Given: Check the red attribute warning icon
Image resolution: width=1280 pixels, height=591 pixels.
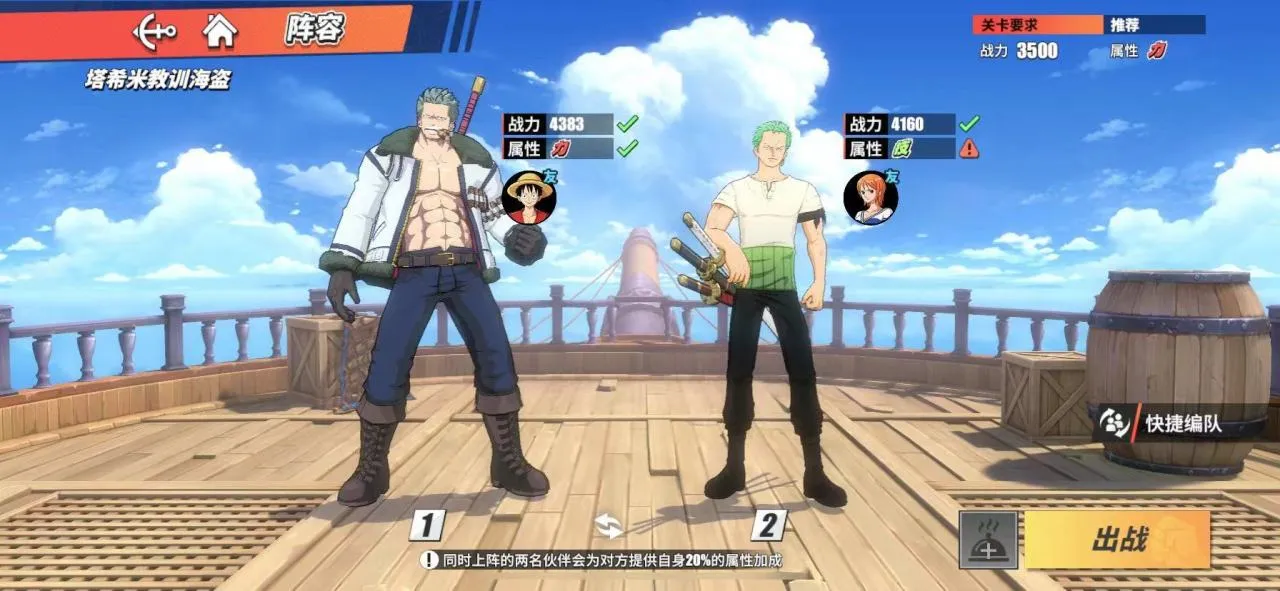Looking at the screenshot, I should pos(968,149).
